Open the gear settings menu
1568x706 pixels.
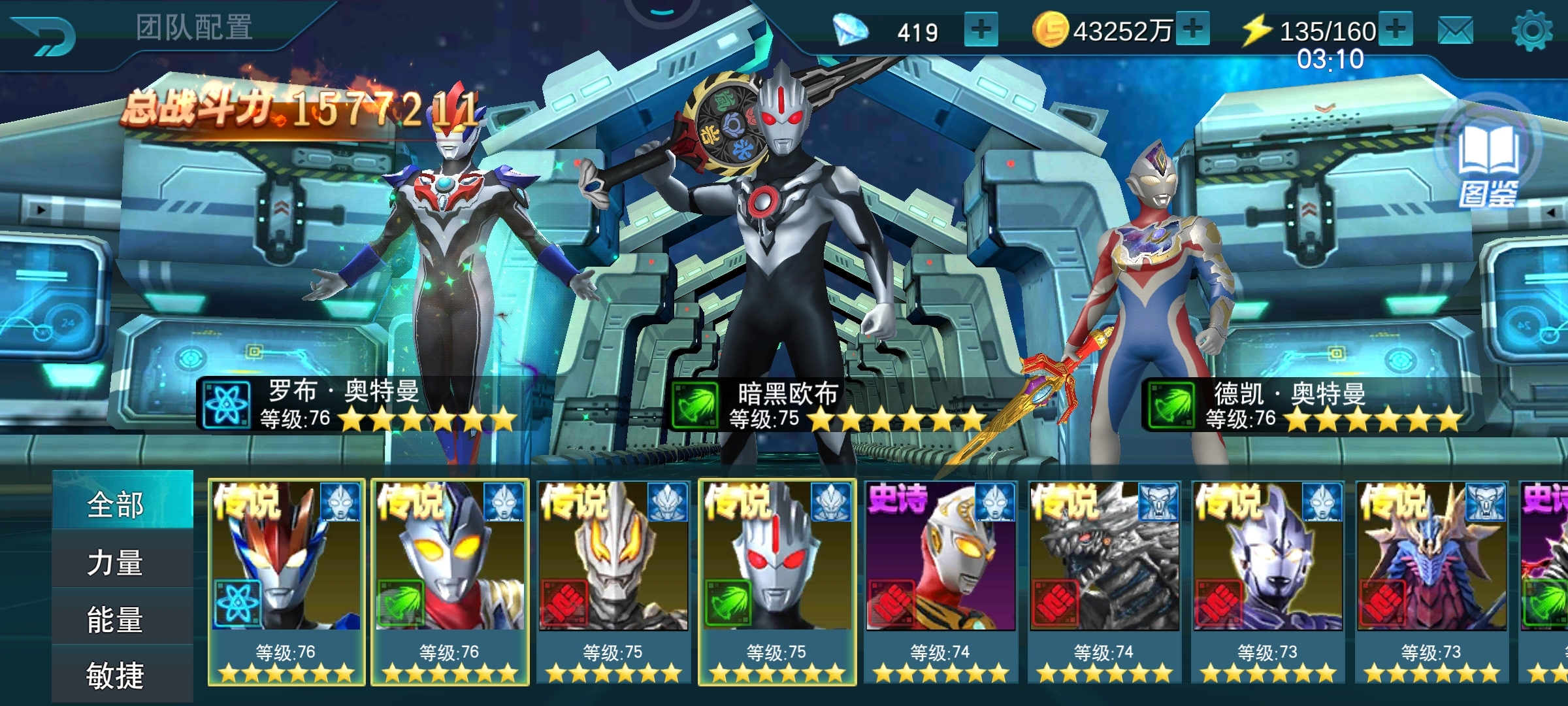[1532, 31]
